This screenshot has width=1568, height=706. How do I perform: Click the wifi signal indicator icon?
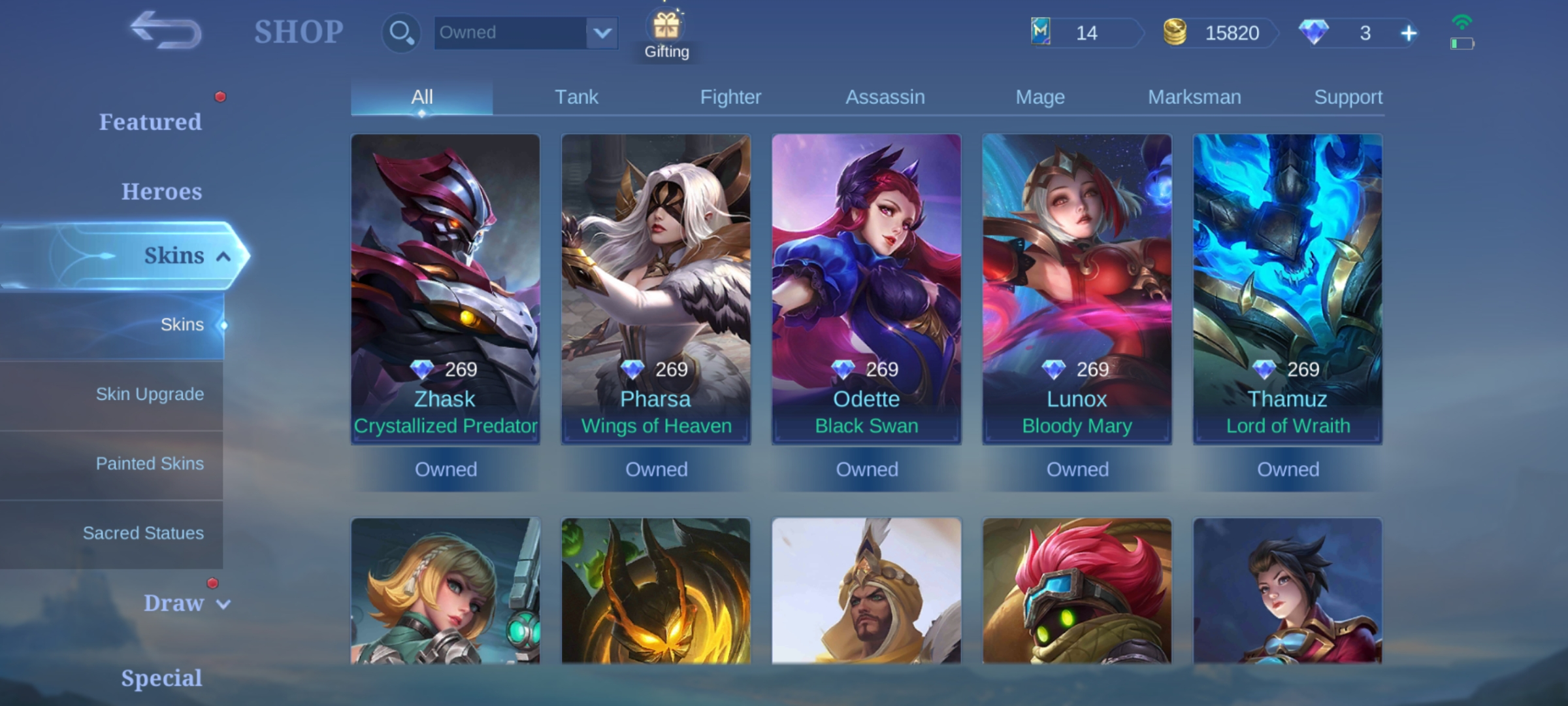click(1463, 22)
